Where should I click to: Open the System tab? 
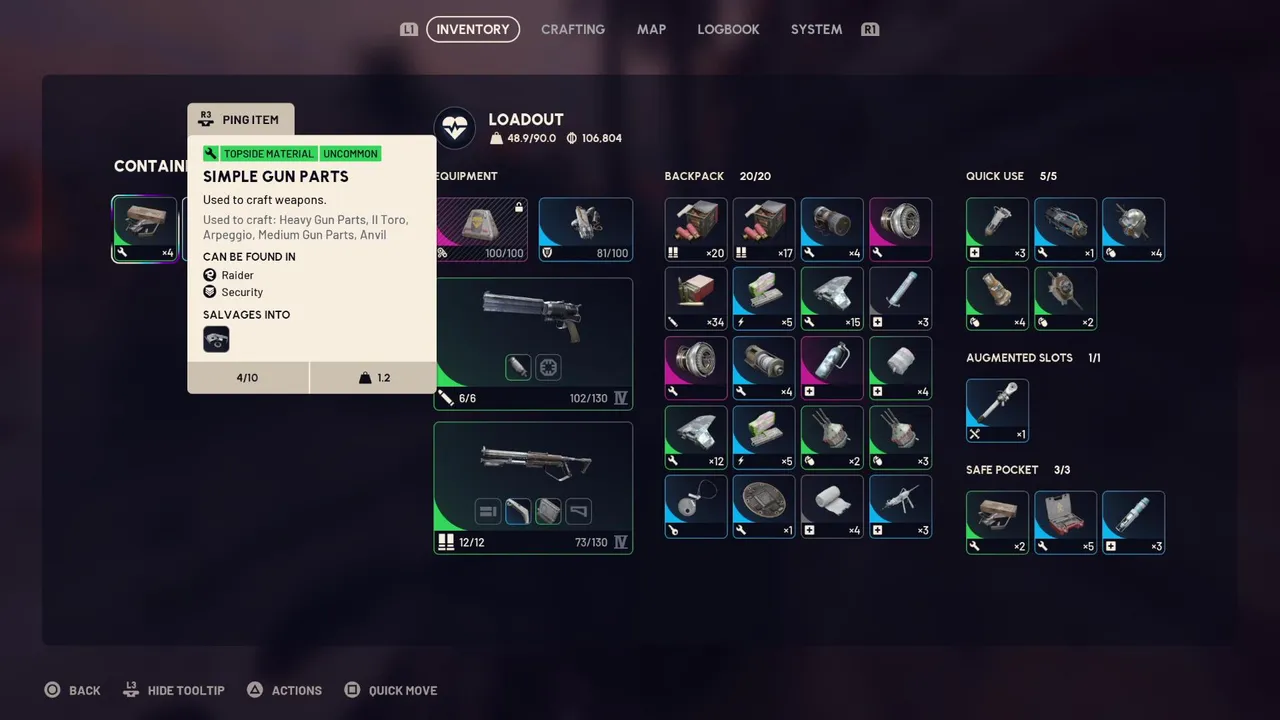tap(816, 30)
